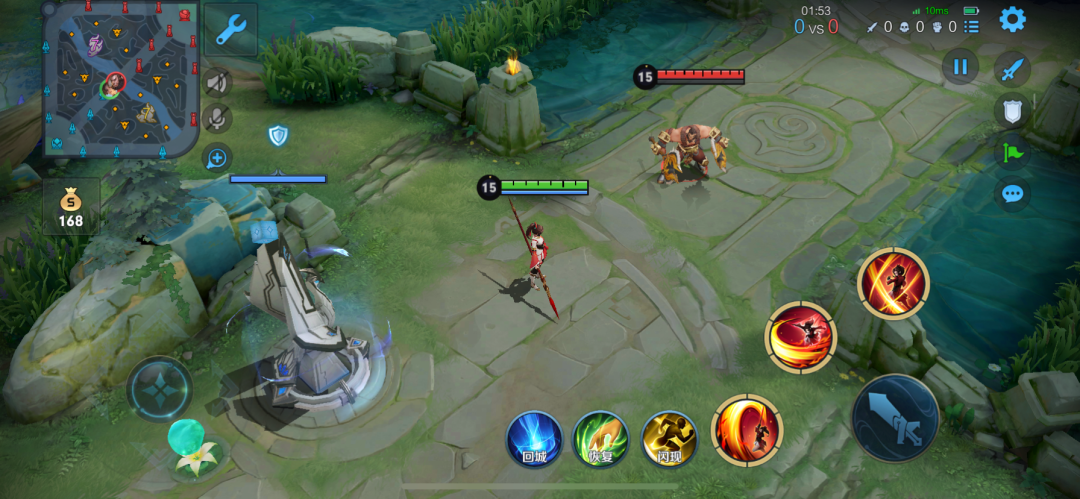Viewport: 1080px width, 499px height.
Task: Open the shop via the 168 gold button
Action: 71,207
